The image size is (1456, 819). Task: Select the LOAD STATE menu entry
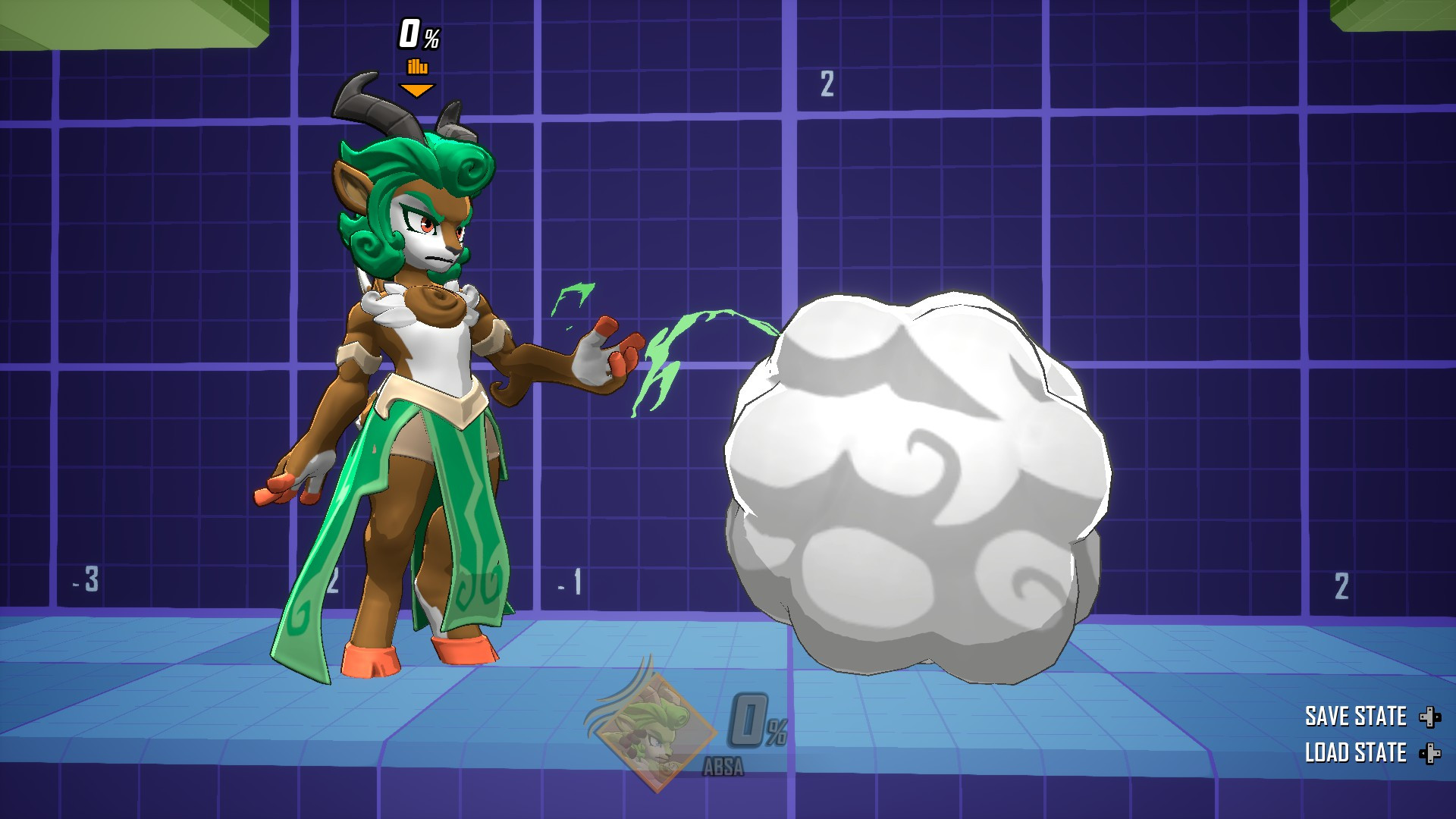point(1357,753)
